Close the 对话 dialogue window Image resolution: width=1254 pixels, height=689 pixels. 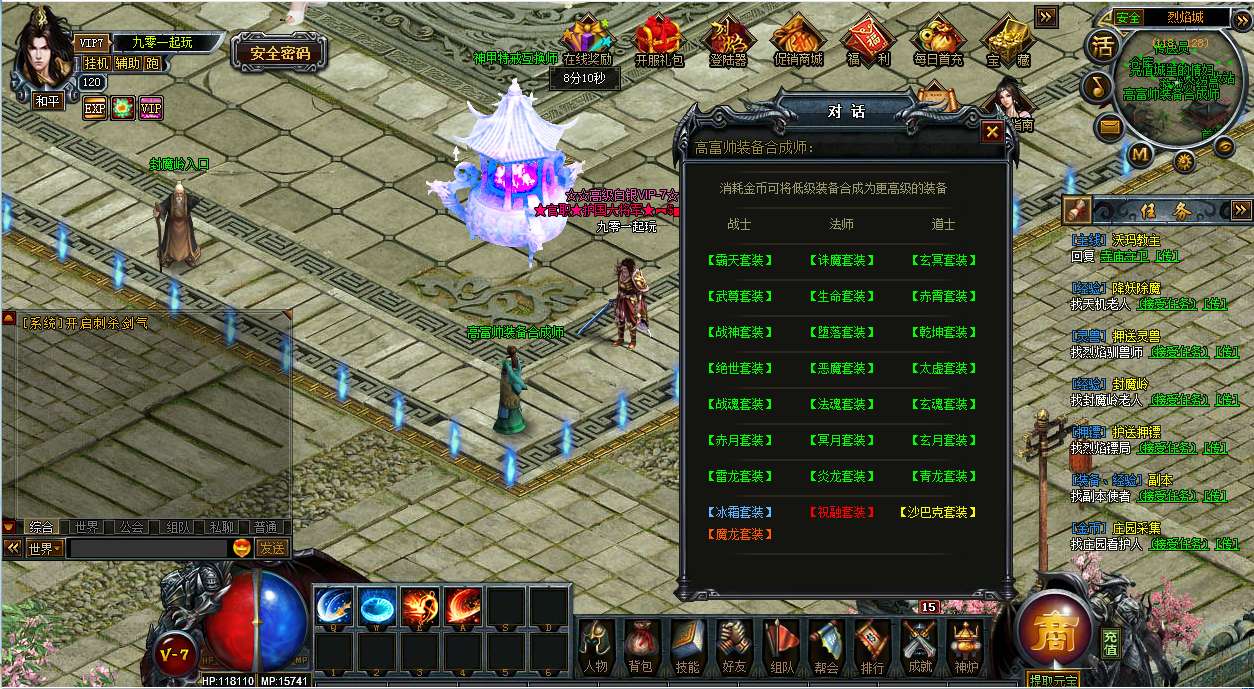point(991,131)
